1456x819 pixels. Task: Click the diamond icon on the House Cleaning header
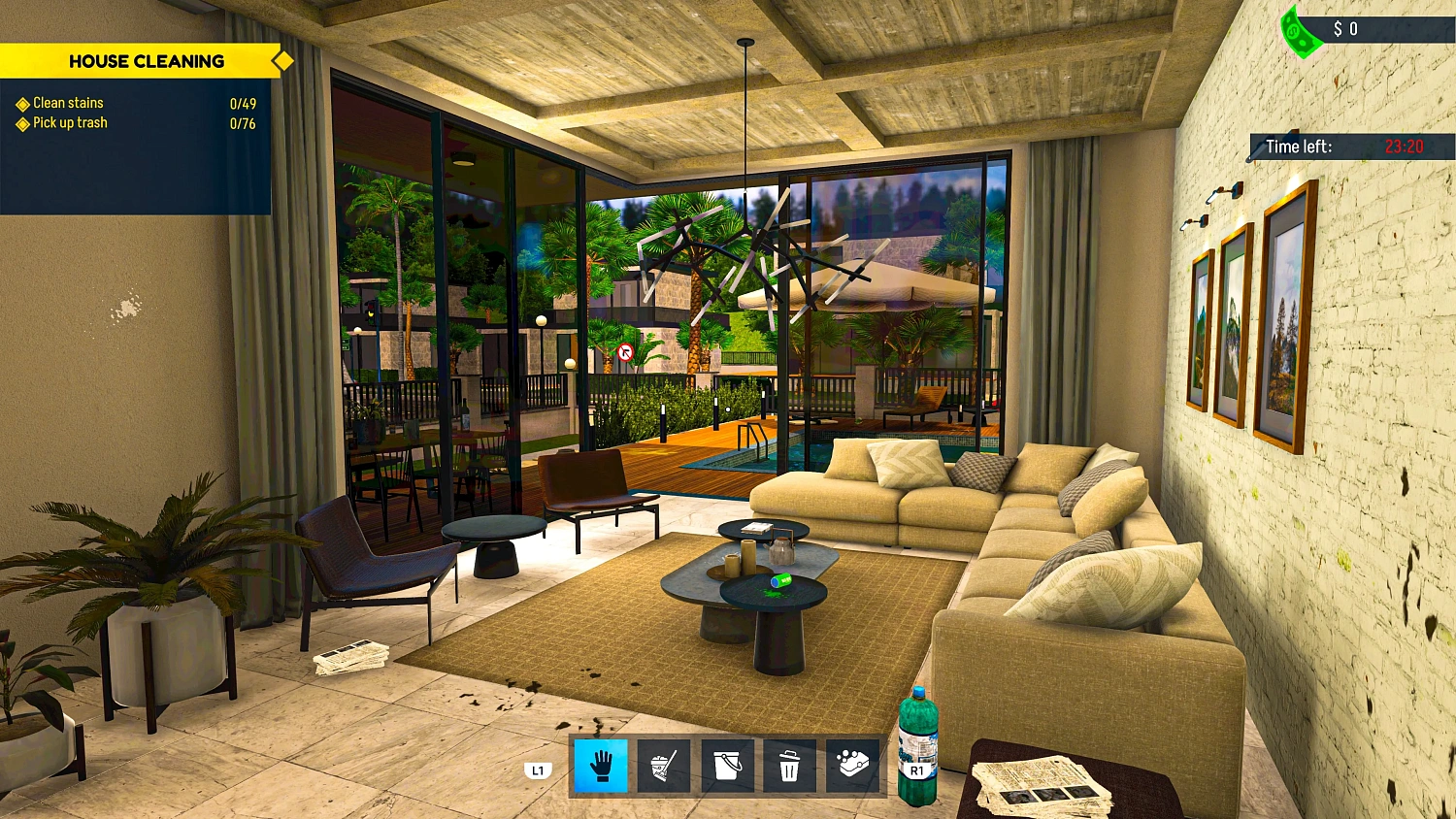281,60
